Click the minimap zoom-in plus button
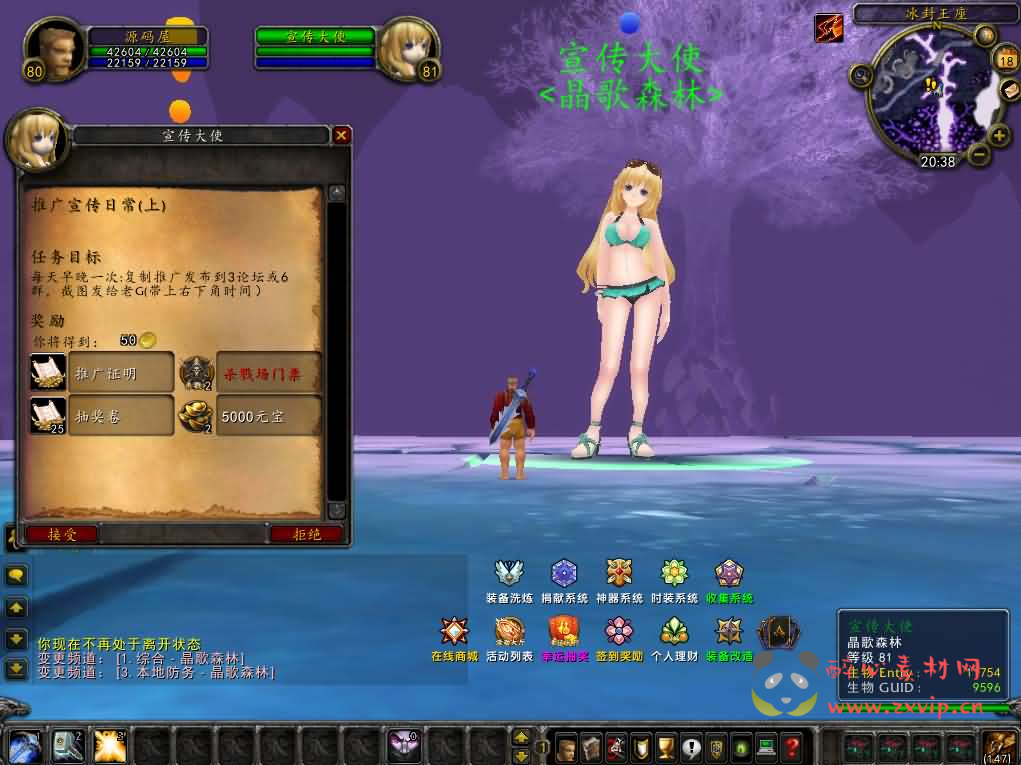 click(999, 136)
